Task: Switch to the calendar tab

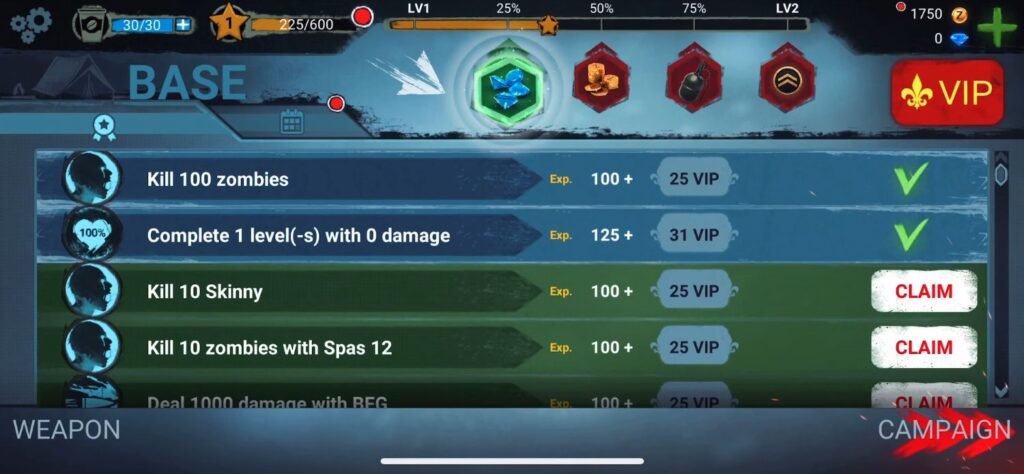Action: click(x=291, y=123)
